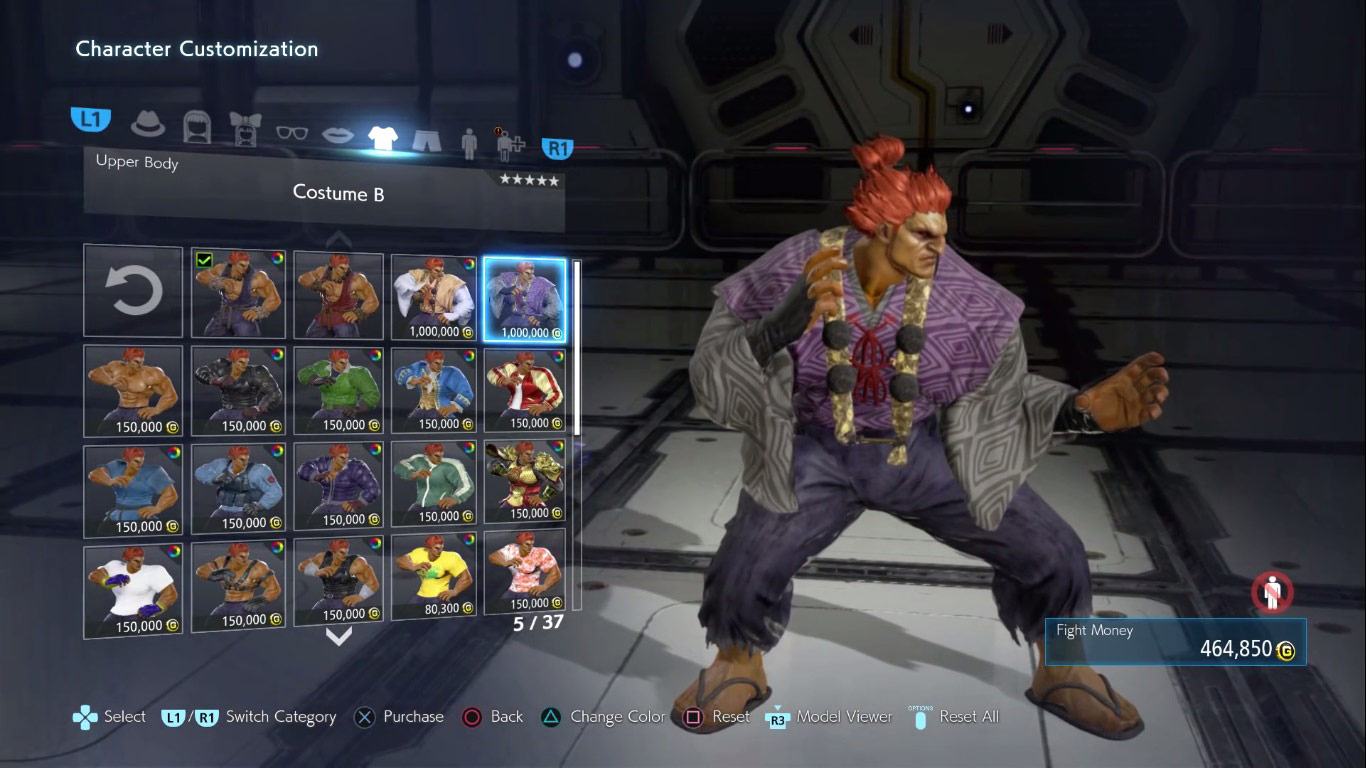The height and width of the screenshot is (768, 1366).
Task: Open the face paint lips icon
Action: coord(338,136)
